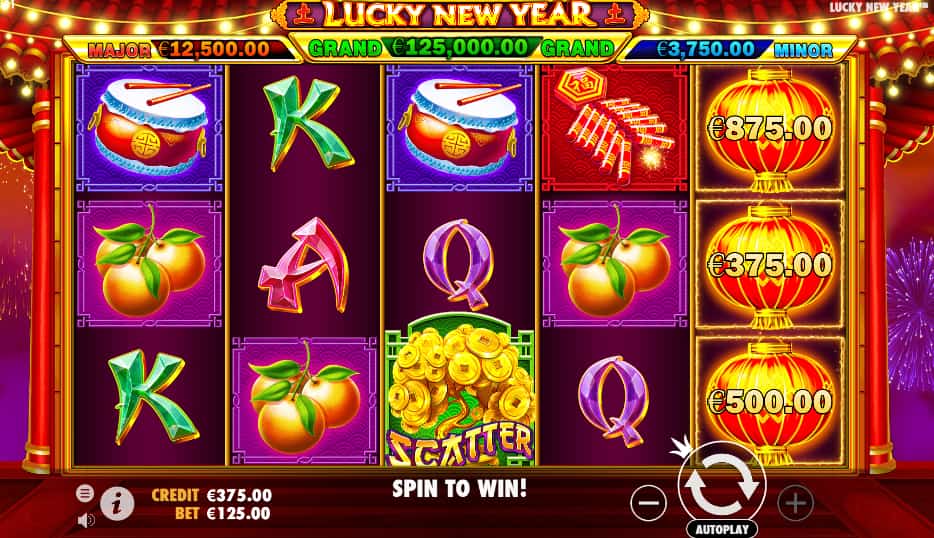Screen dimensions: 934x538
Task: Open the hamburger settings menu
Action: (x=86, y=493)
